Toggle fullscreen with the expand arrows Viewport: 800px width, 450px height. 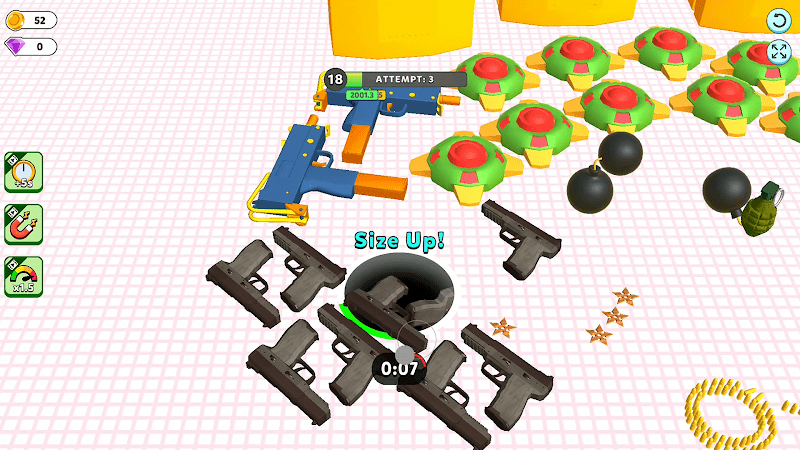click(x=779, y=52)
